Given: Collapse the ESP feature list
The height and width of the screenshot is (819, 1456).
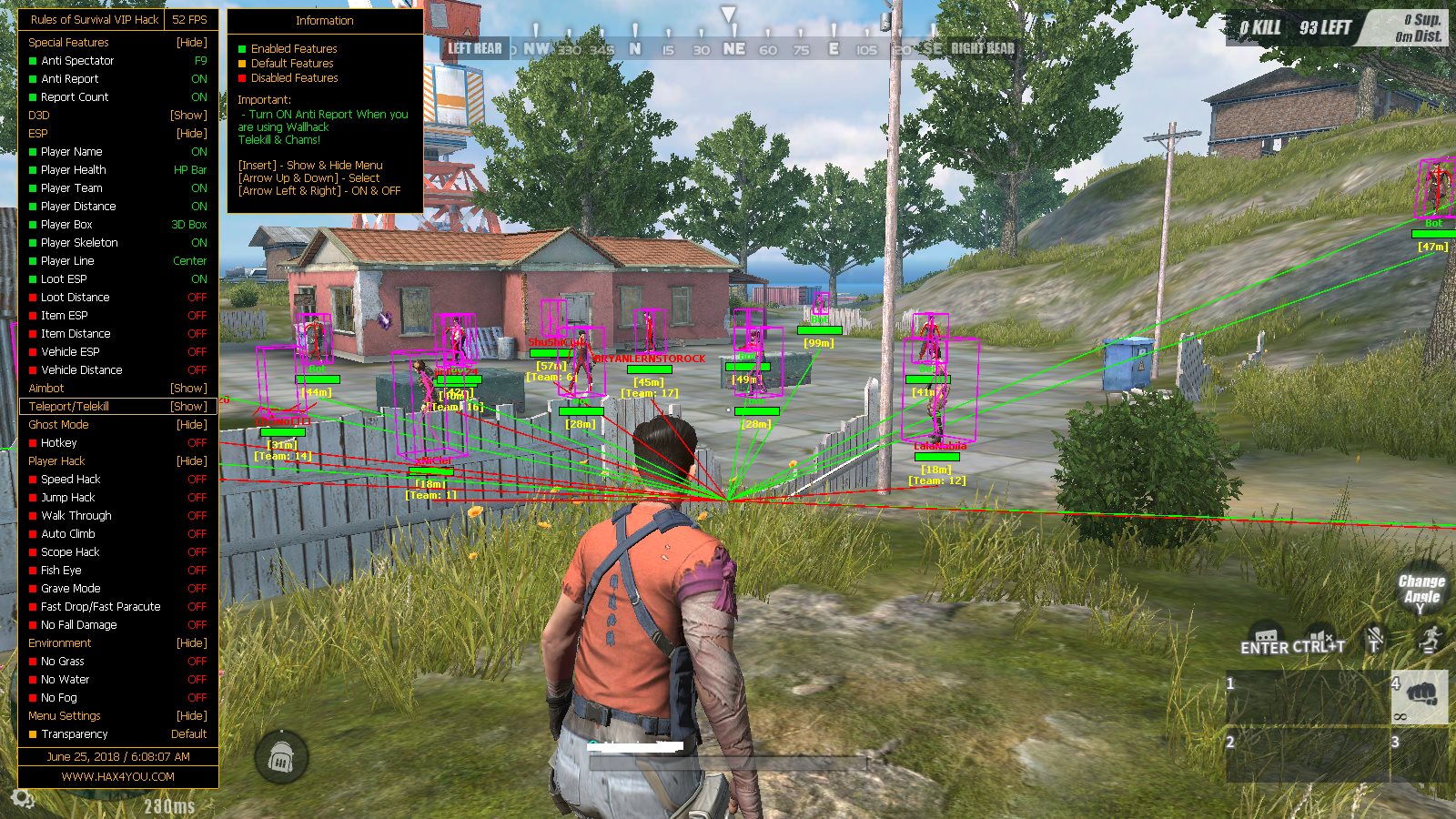Looking at the screenshot, I should pos(35,133).
